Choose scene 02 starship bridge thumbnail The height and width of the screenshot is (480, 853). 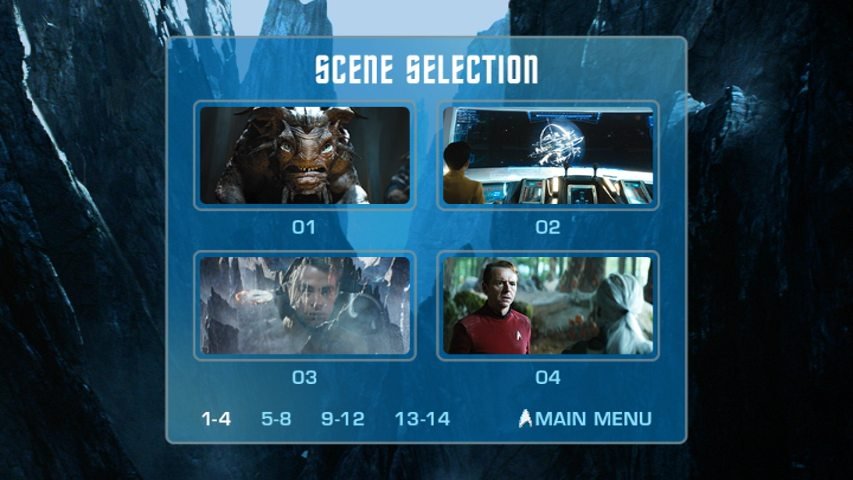click(548, 155)
